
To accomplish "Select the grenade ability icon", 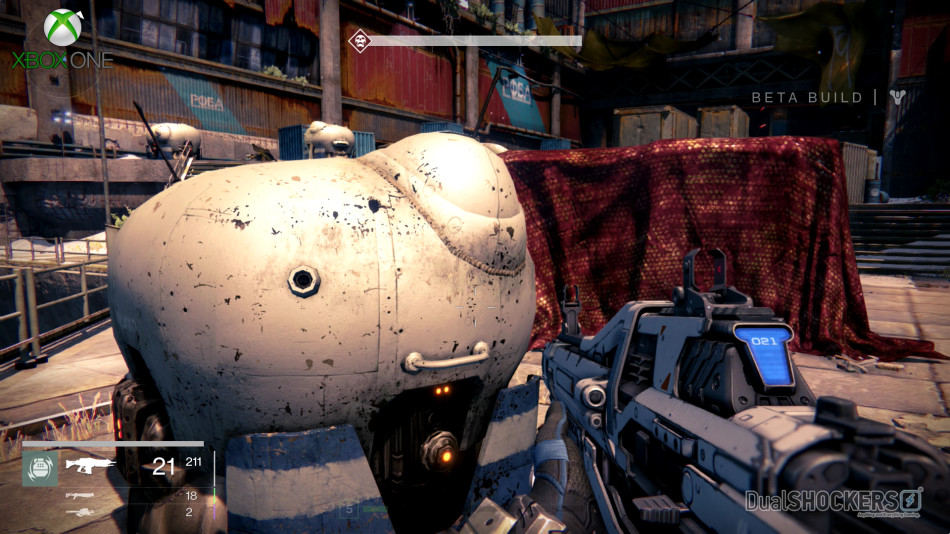I will [x=40, y=468].
